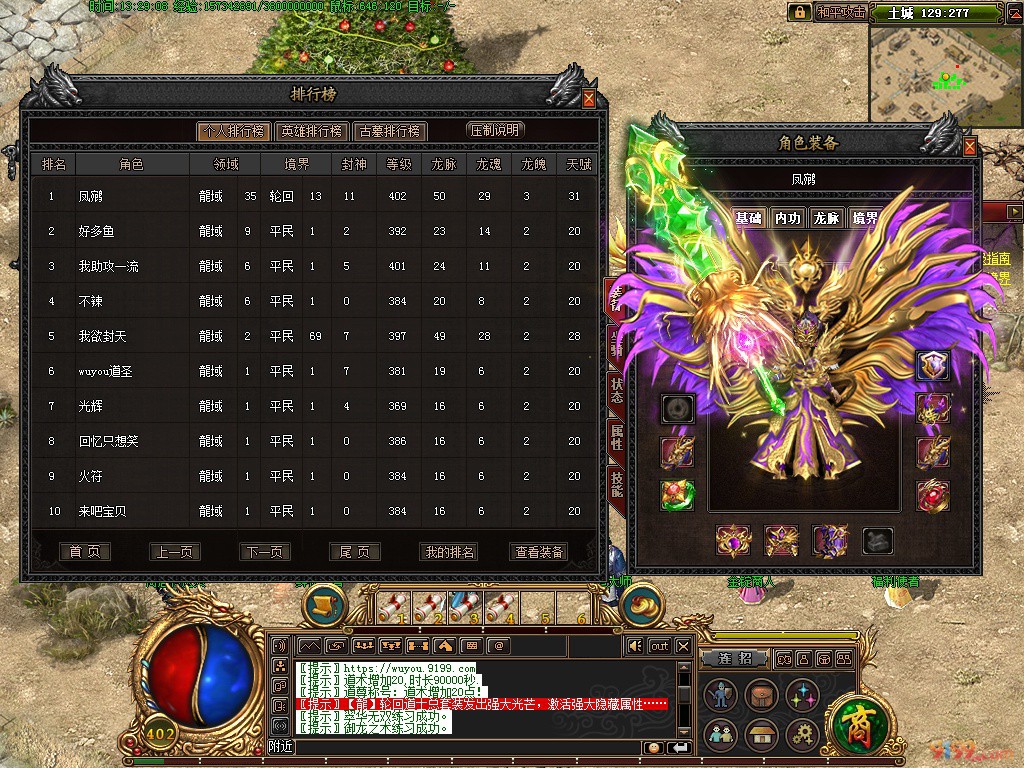1024x768 pixels.
Task: Show the 压制说明 explanation
Action: pyautogui.click(x=495, y=130)
